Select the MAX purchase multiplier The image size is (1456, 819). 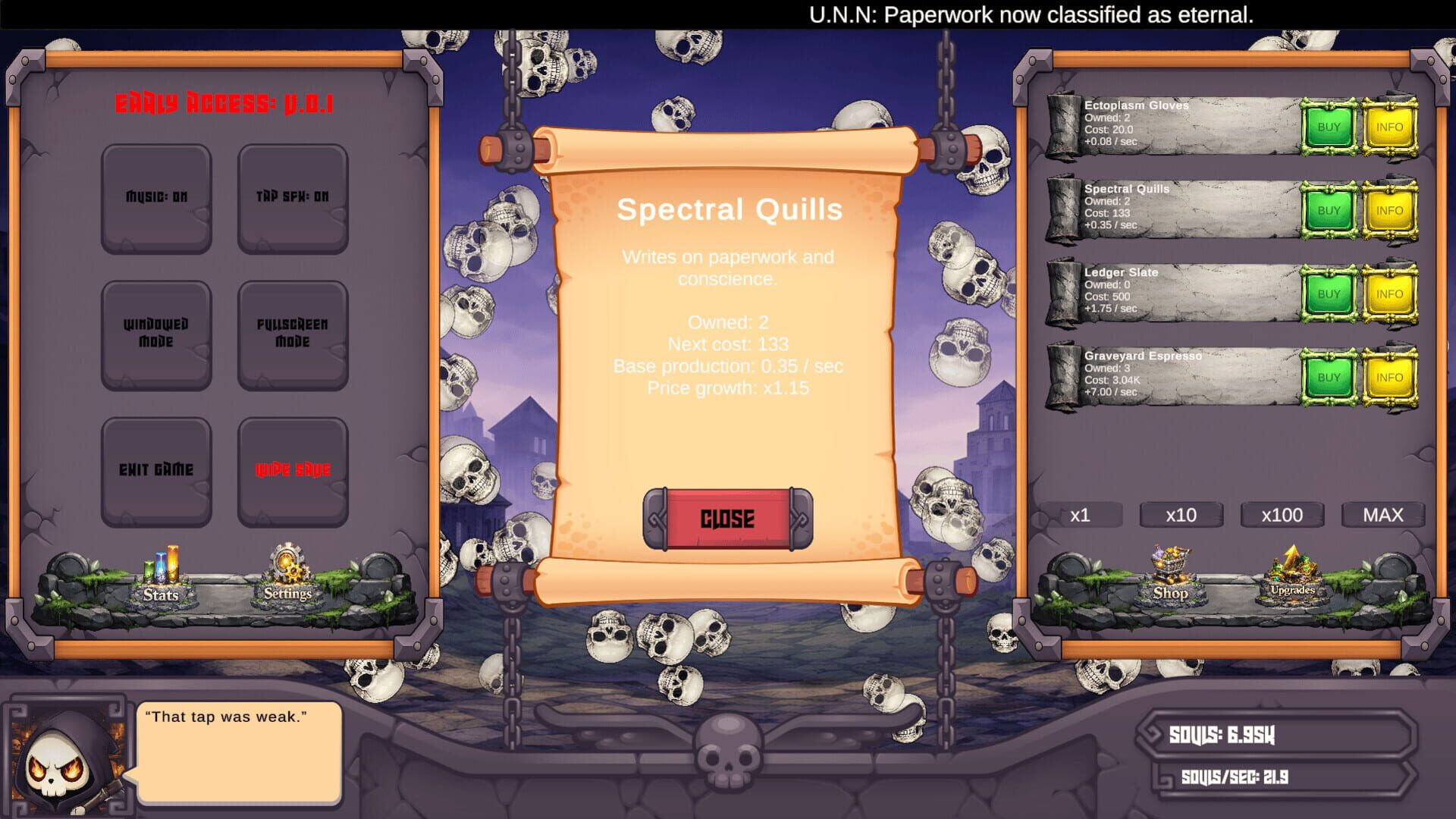click(1383, 515)
